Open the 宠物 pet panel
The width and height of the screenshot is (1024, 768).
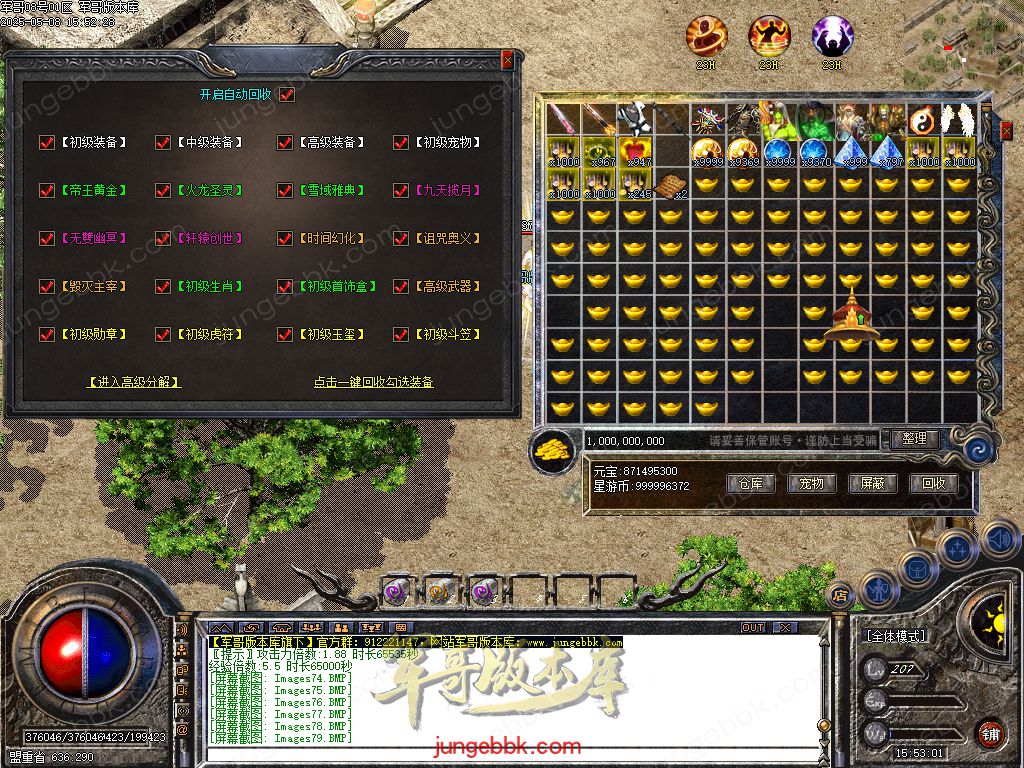811,483
